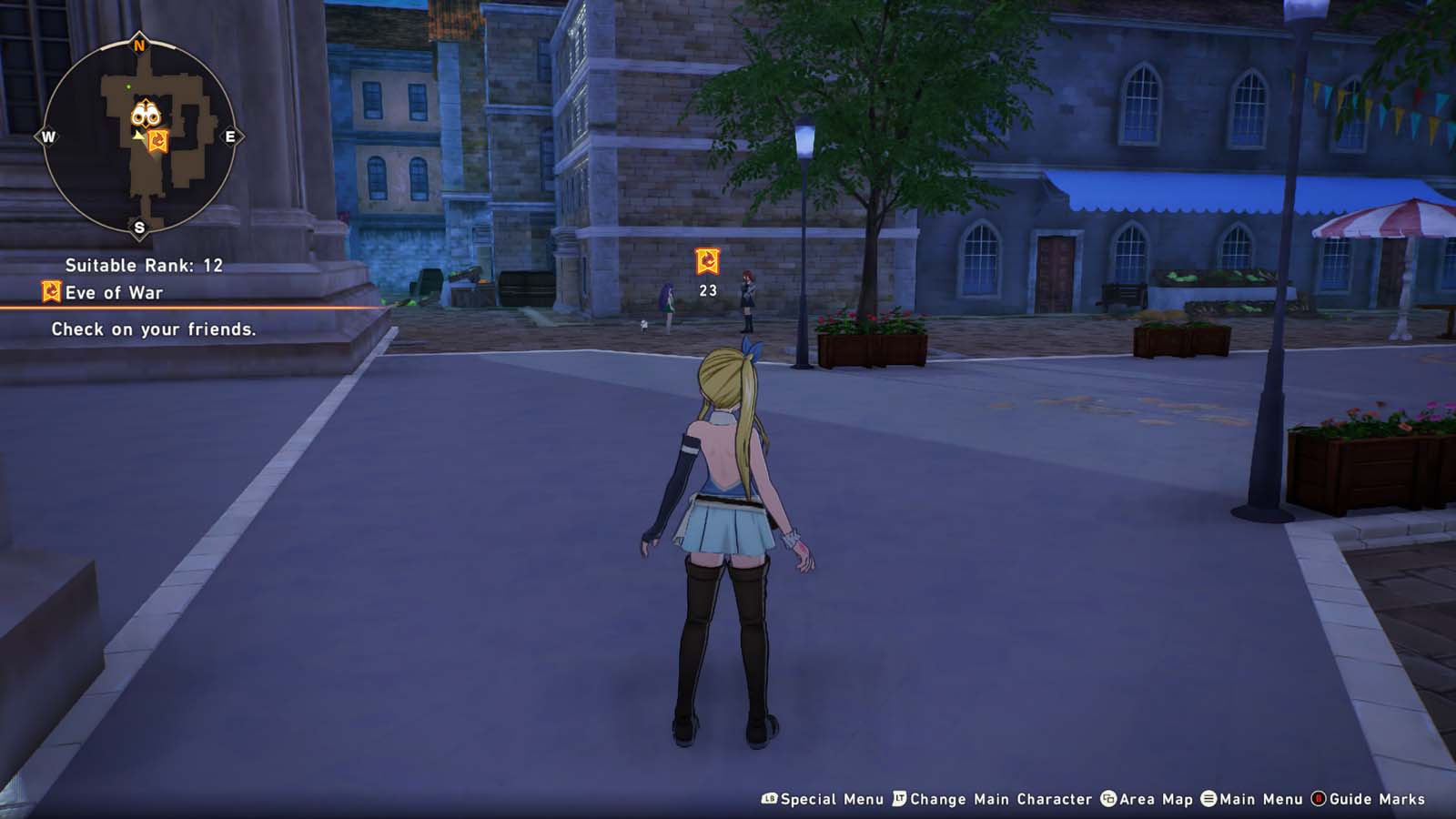Click the Suitable Rank 12 label
Viewport: 1456px width, 819px height.
(144, 267)
